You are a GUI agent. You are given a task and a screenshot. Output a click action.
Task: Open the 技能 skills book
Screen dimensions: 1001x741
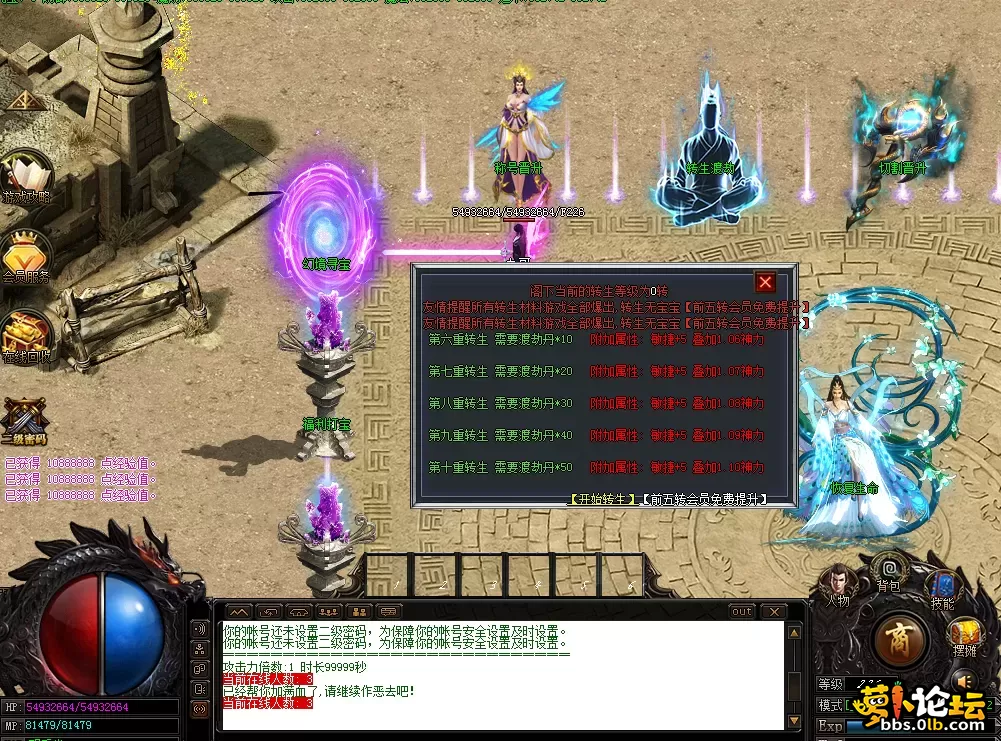pyautogui.click(x=942, y=588)
